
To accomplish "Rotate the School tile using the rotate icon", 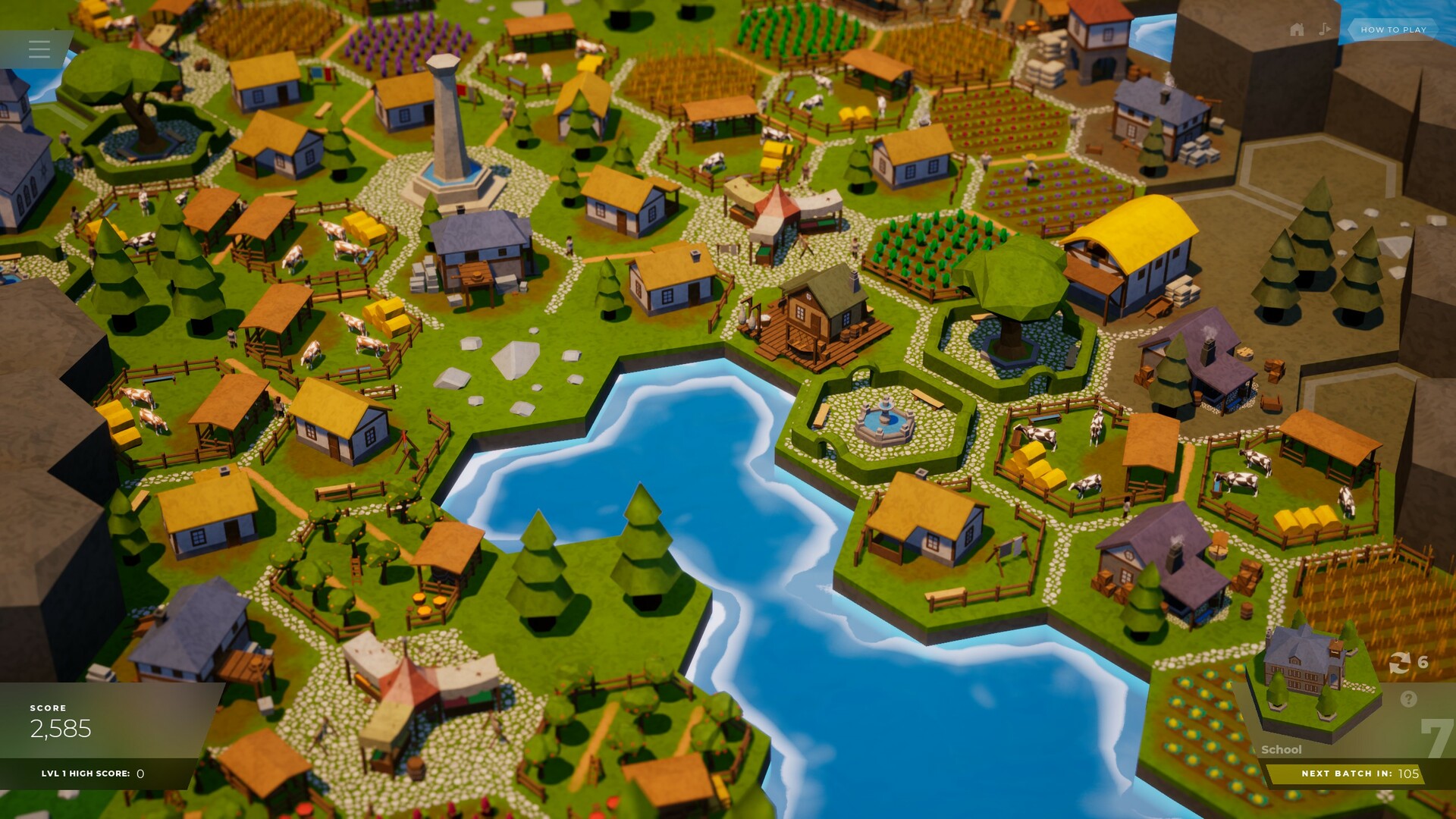I will (x=1399, y=662).
